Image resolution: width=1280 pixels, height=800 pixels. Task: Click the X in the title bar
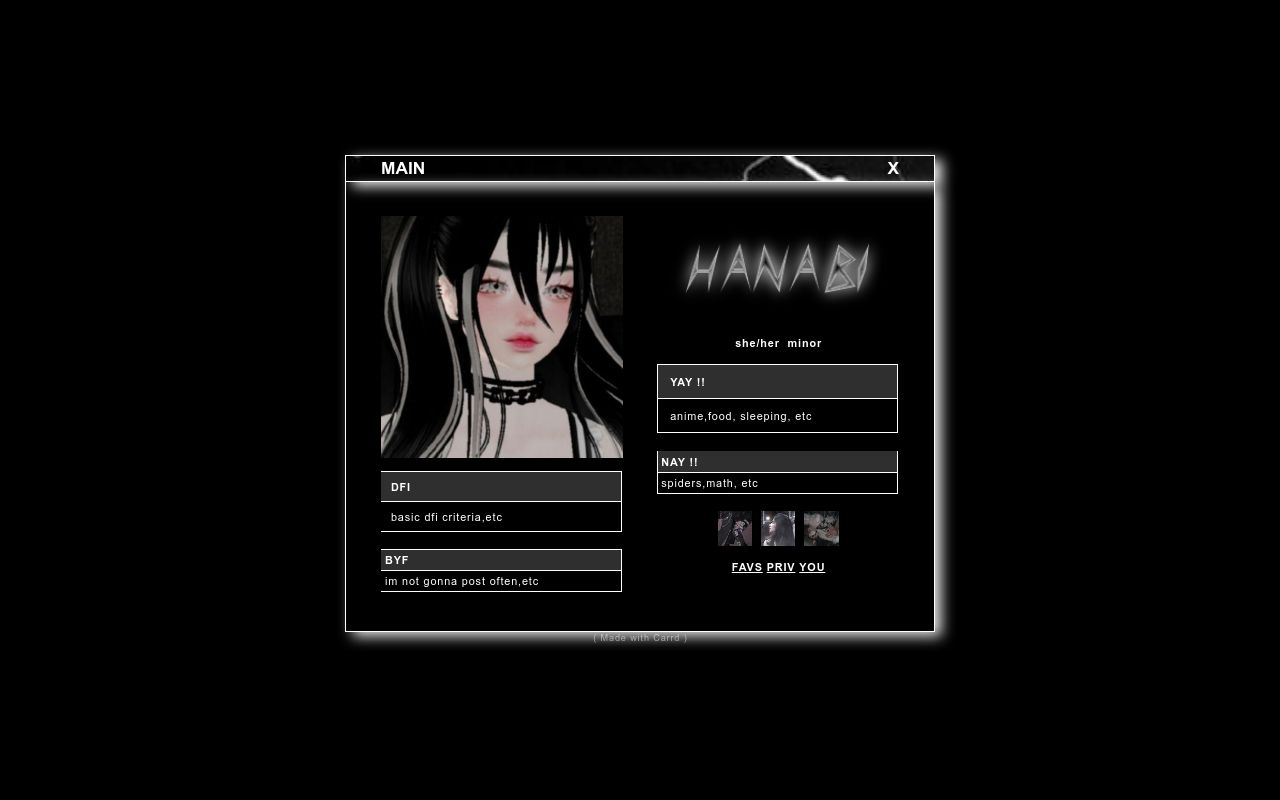tap(892, 168)
